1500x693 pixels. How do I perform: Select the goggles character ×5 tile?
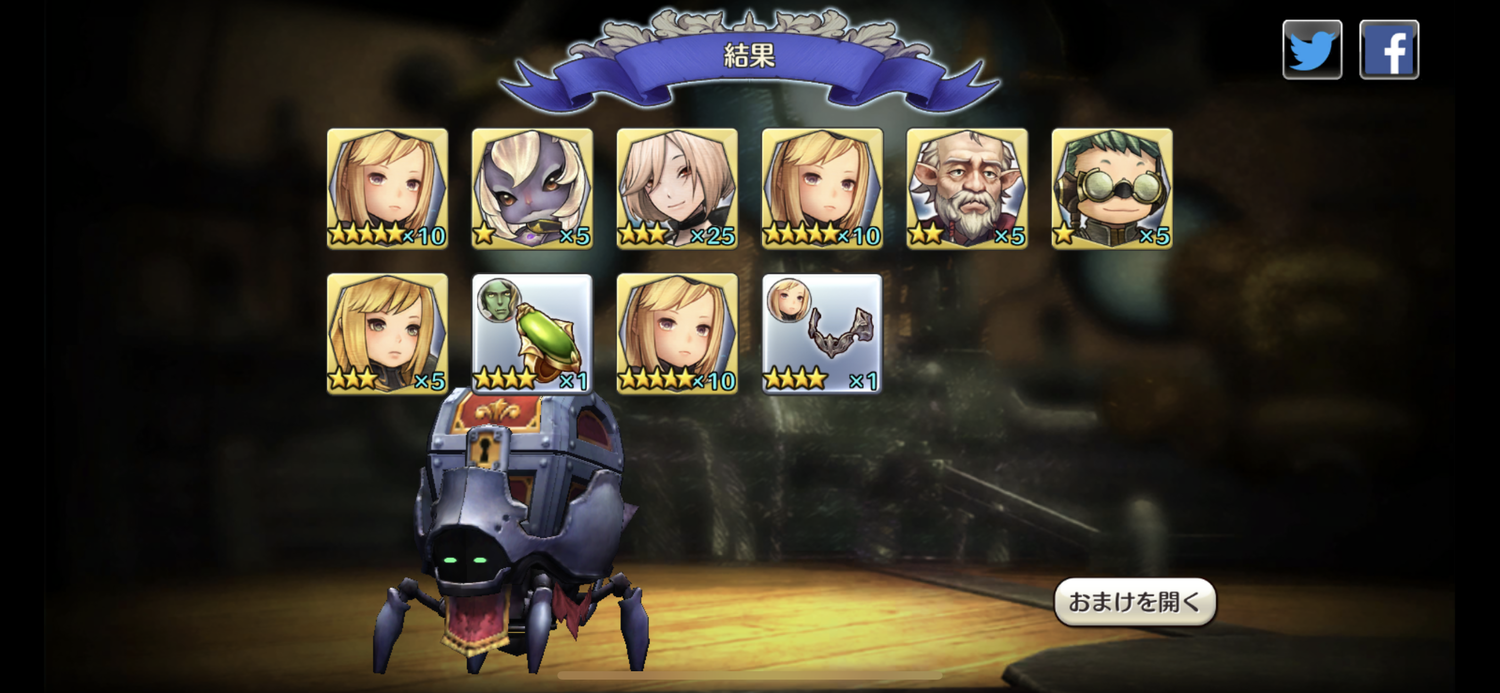[x=1112, y=188]
